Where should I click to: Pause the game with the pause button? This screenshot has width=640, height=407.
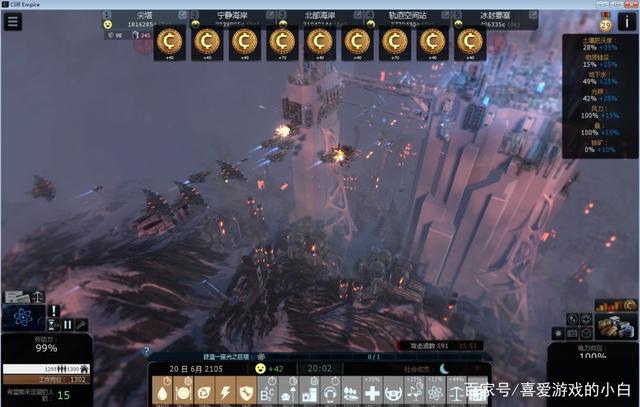68,324
